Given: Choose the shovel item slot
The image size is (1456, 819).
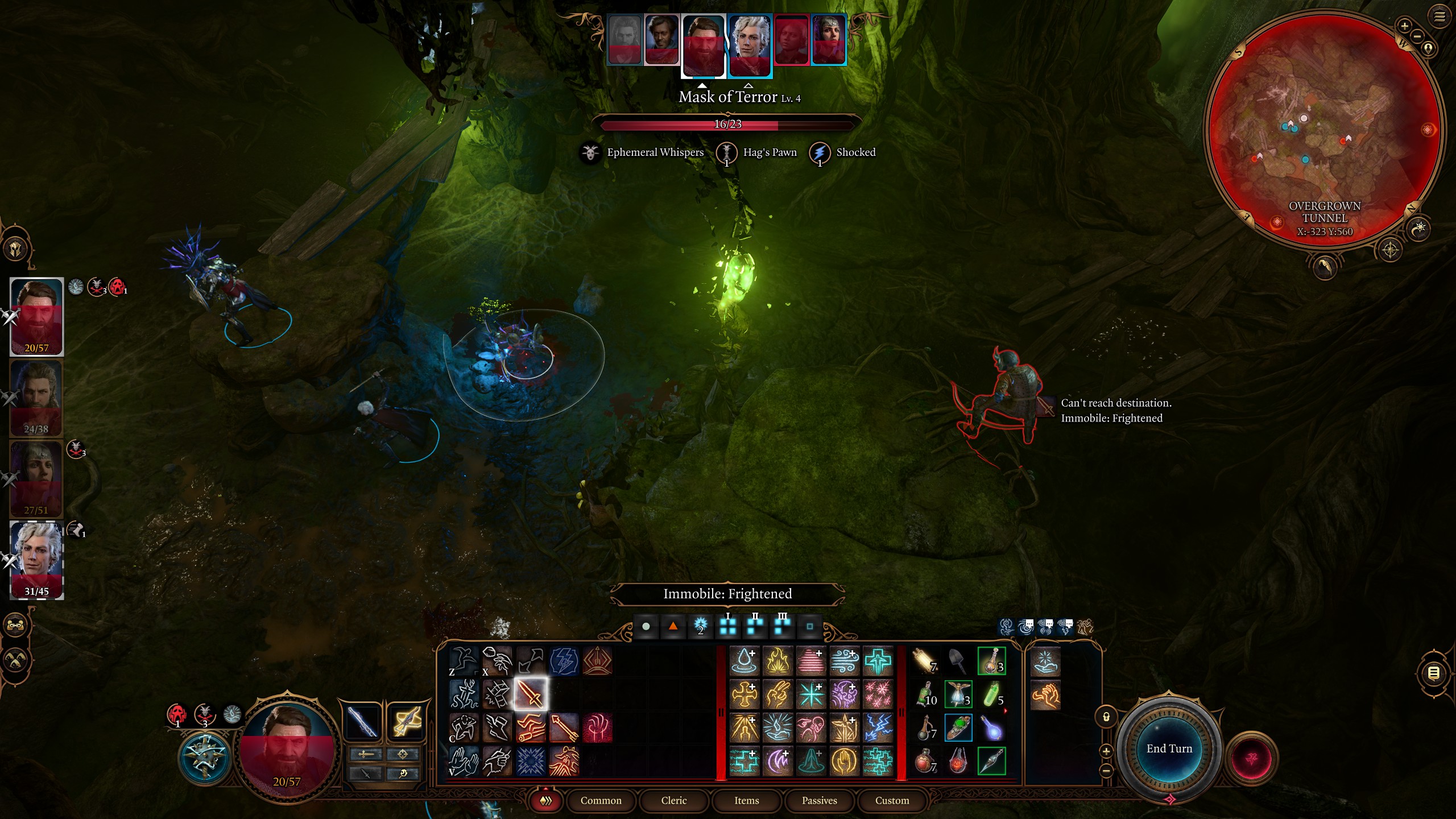Looking at the screenshot, I should [x=958, y=661].
